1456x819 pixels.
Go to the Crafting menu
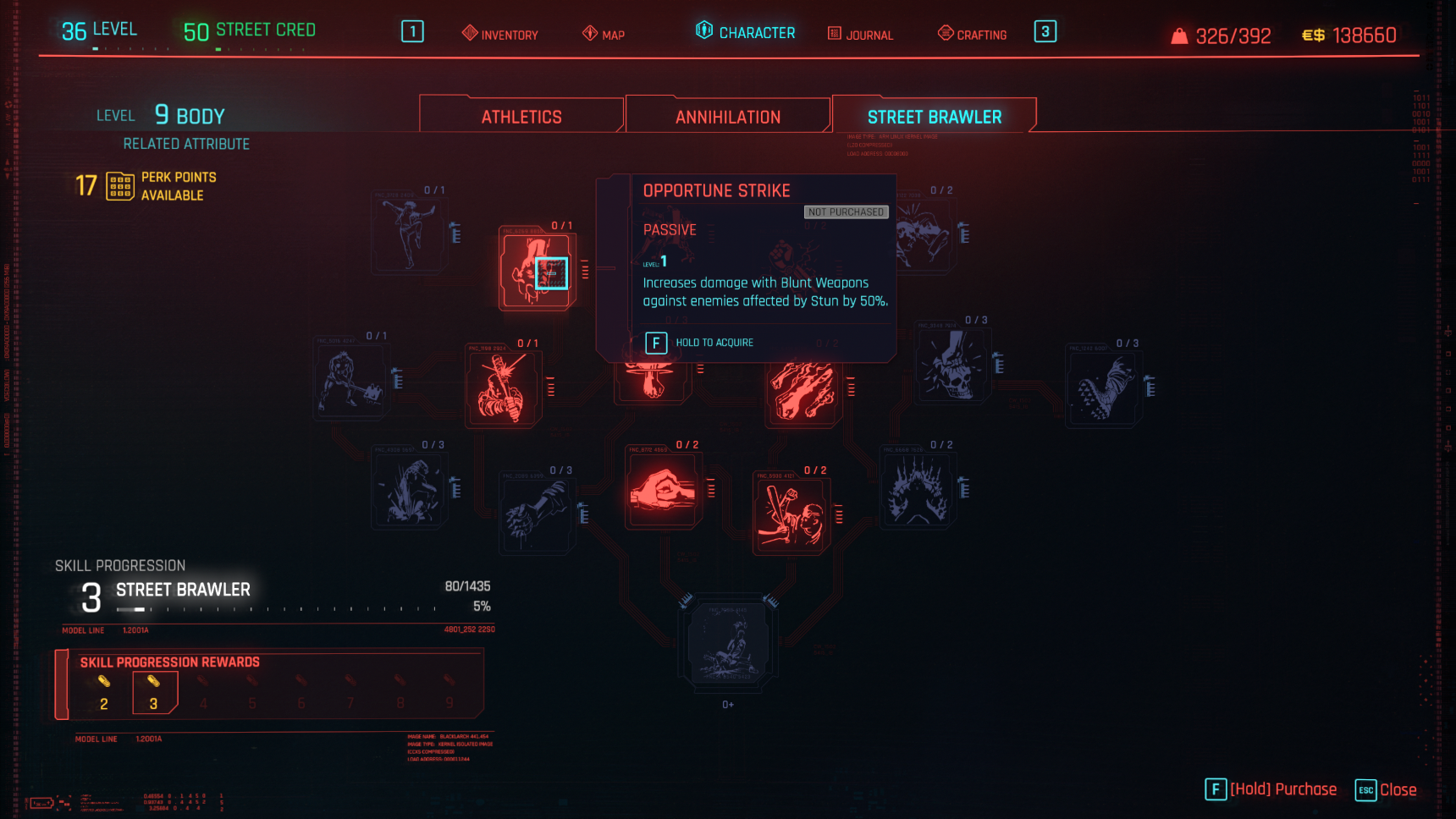[x=973, y=34]
